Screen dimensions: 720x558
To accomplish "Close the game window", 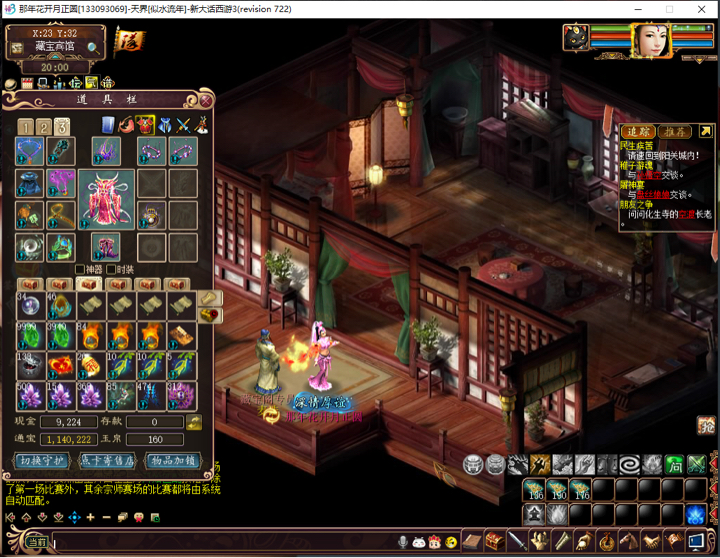I will click(702, 9).
